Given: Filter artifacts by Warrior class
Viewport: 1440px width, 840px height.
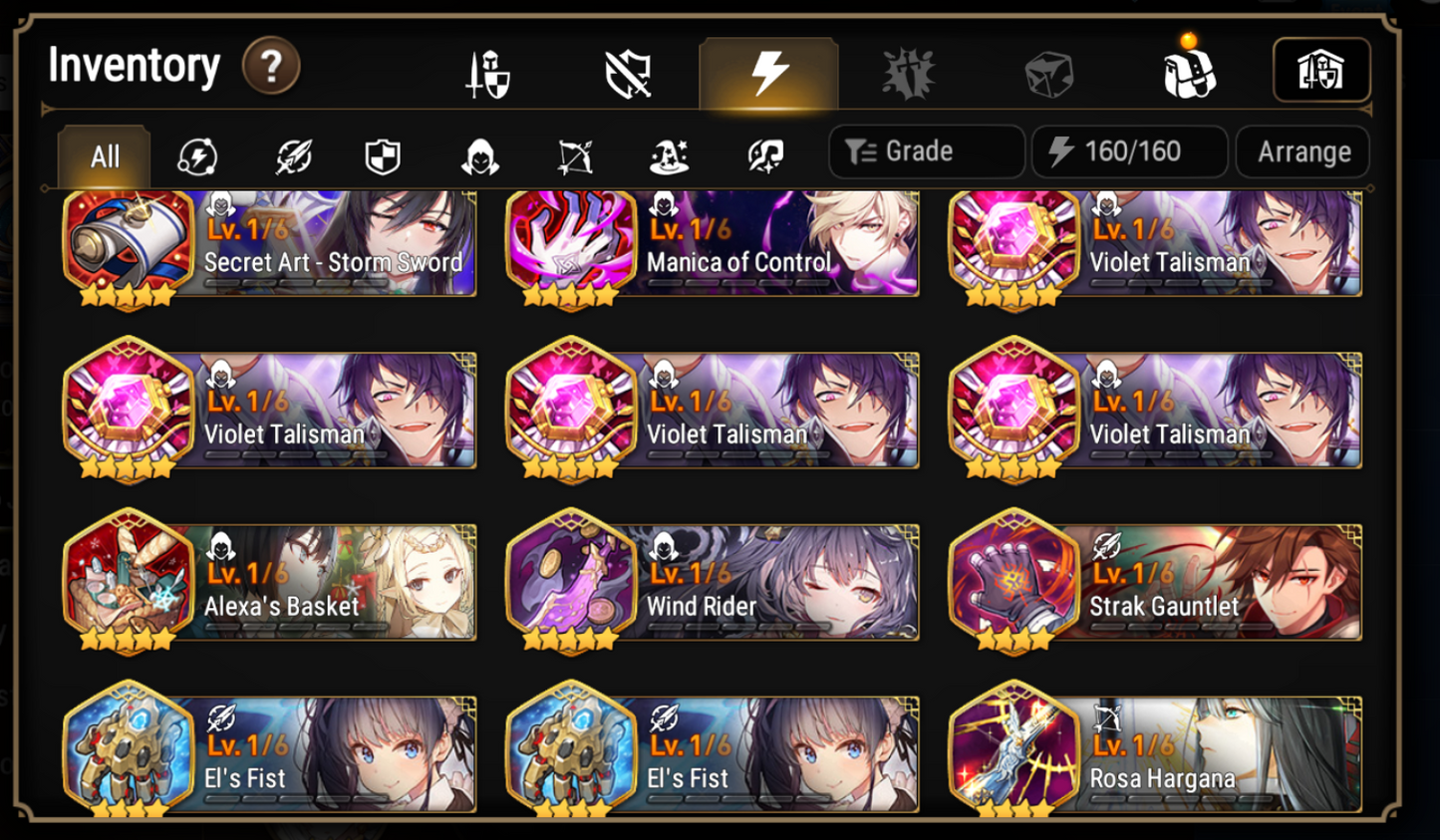Looking at the screenshot, I should 292,156.
